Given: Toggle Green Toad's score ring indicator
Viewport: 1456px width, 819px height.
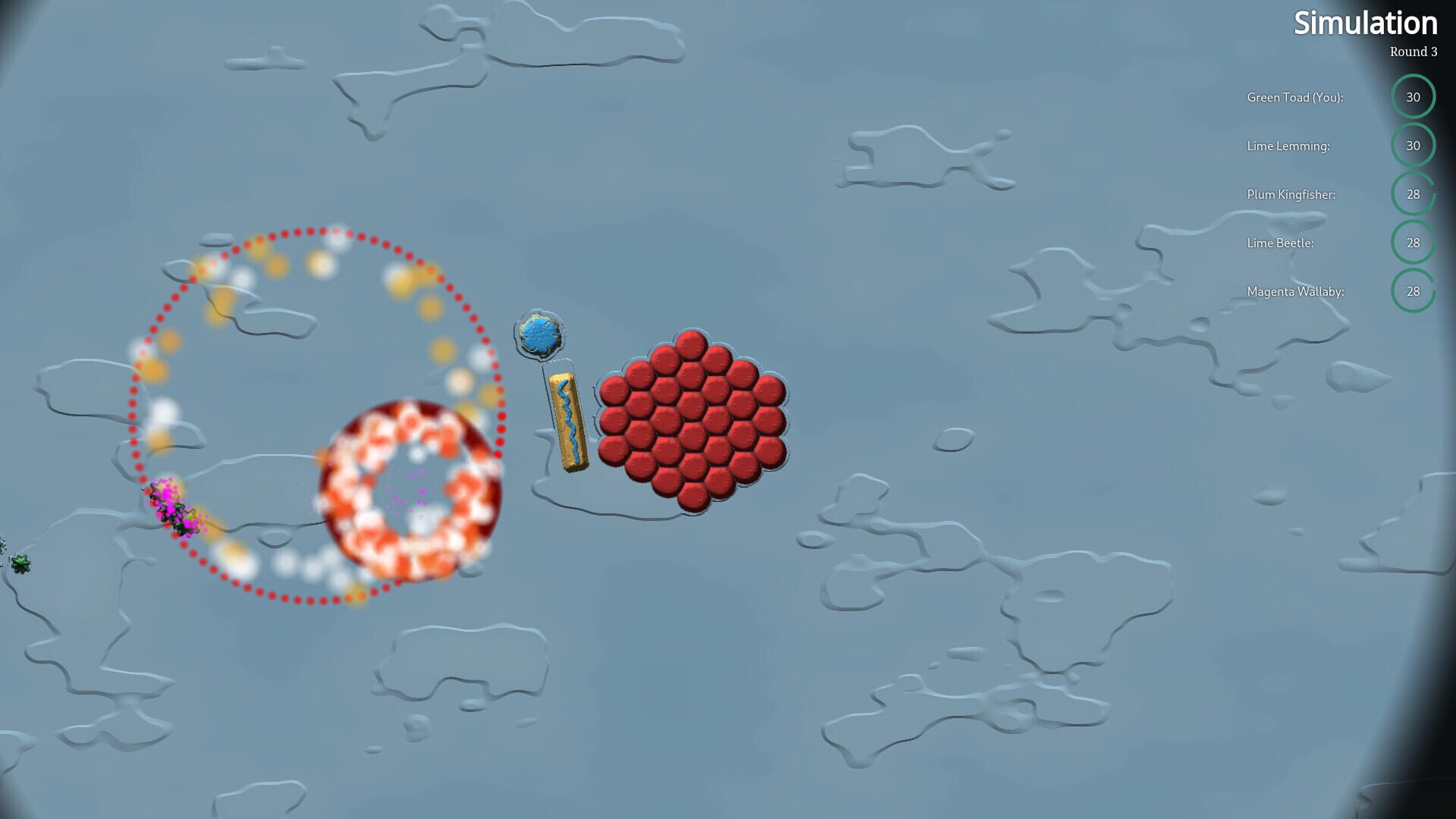Looking at the screenshot, I should [x=1414, y=97].
